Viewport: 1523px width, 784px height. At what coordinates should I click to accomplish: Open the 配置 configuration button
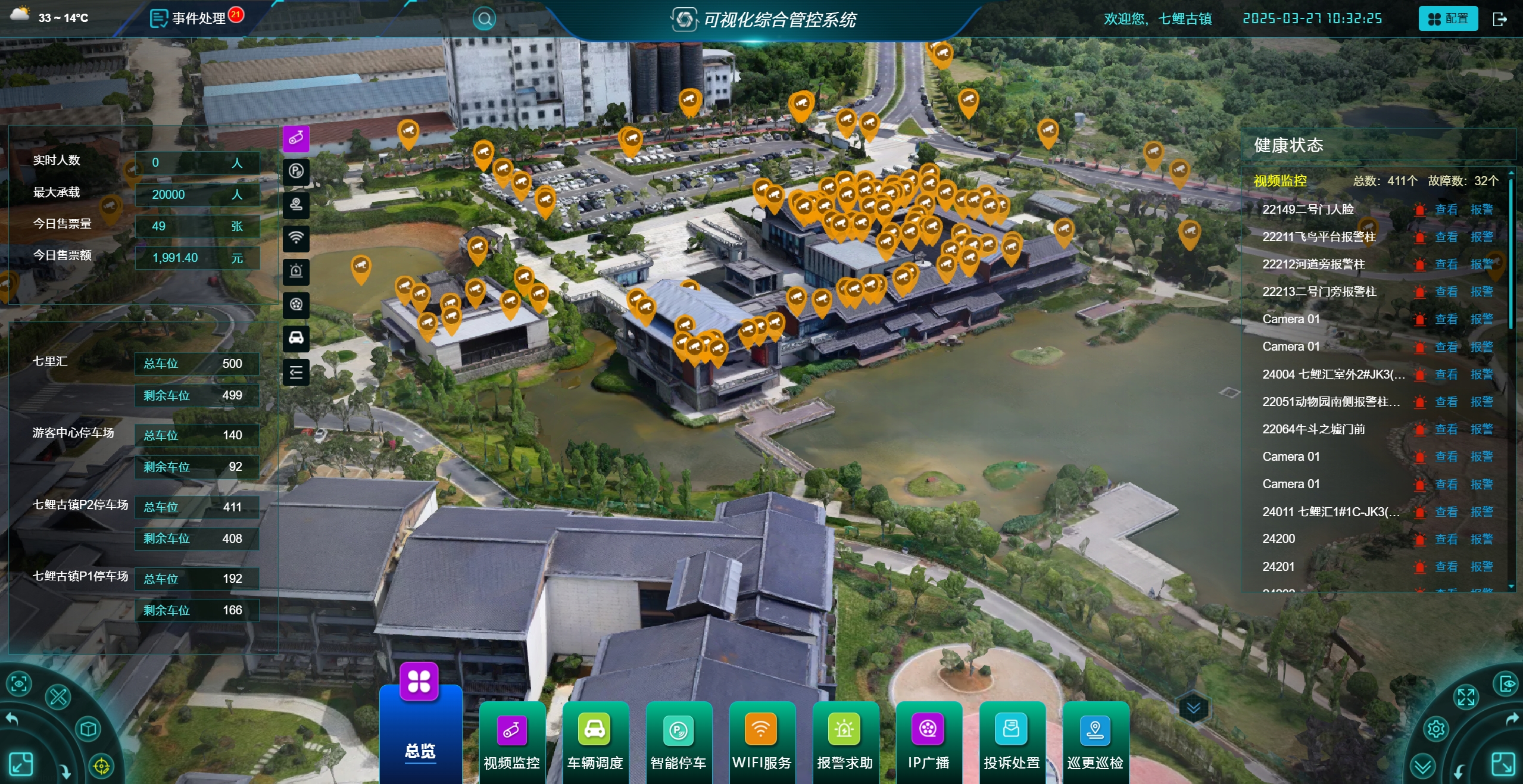coord(1448,19)
